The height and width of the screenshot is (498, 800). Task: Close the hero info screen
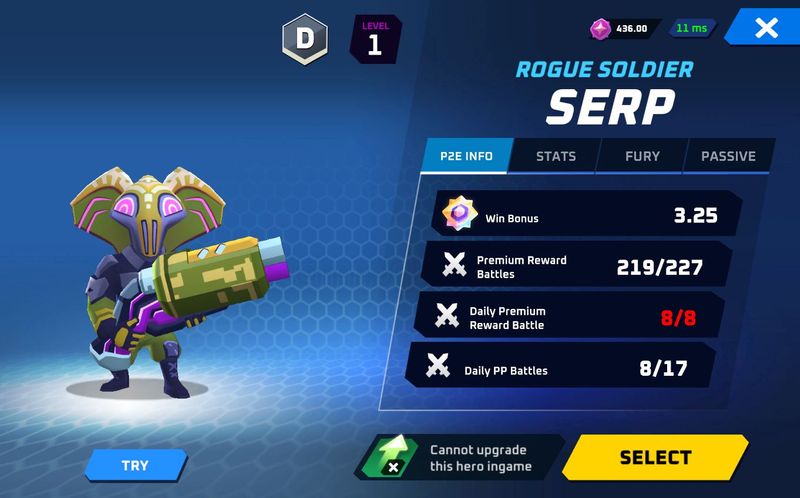pos(765,28)
